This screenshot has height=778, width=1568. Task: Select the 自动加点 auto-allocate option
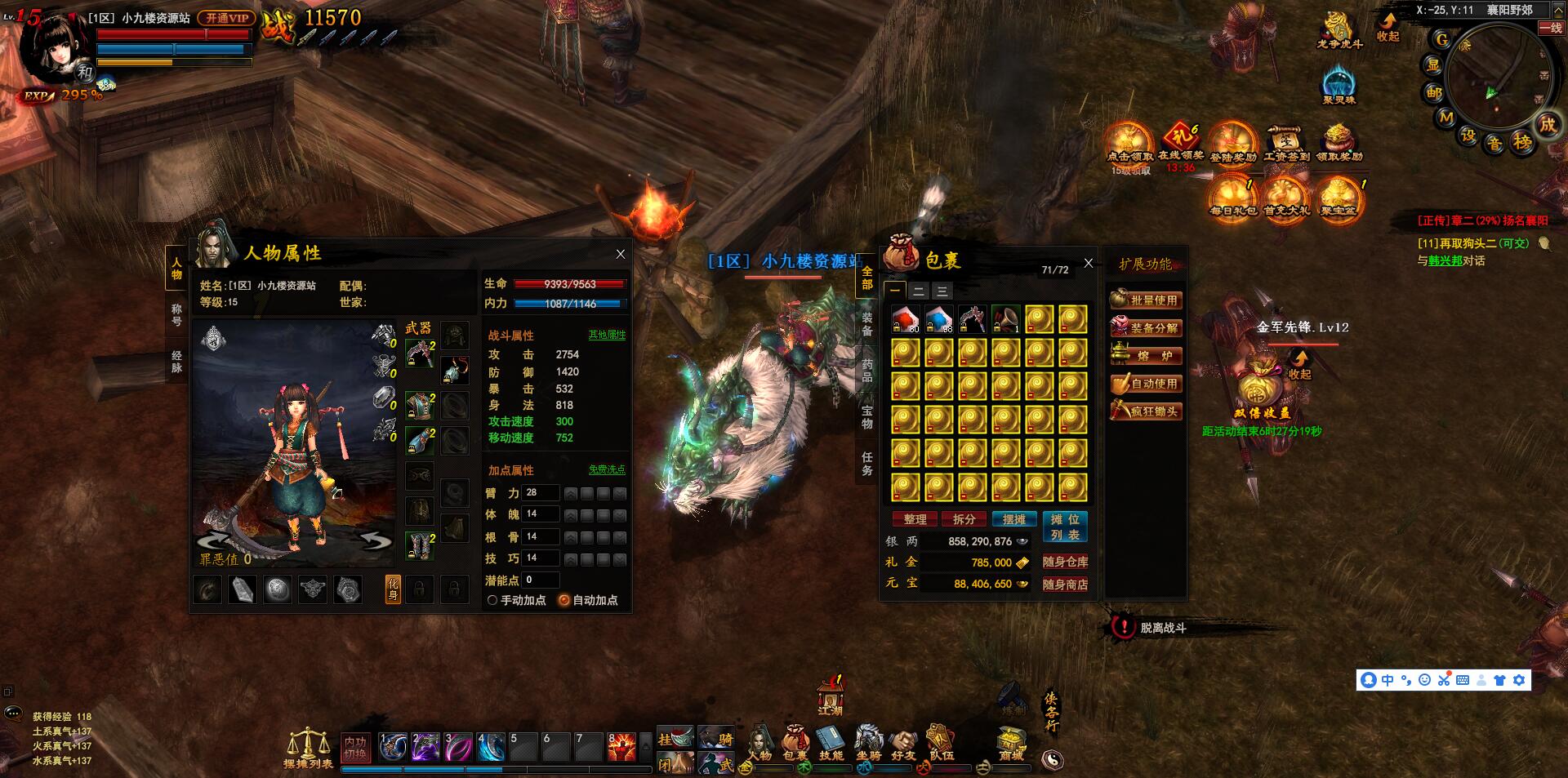coord(563,600)
